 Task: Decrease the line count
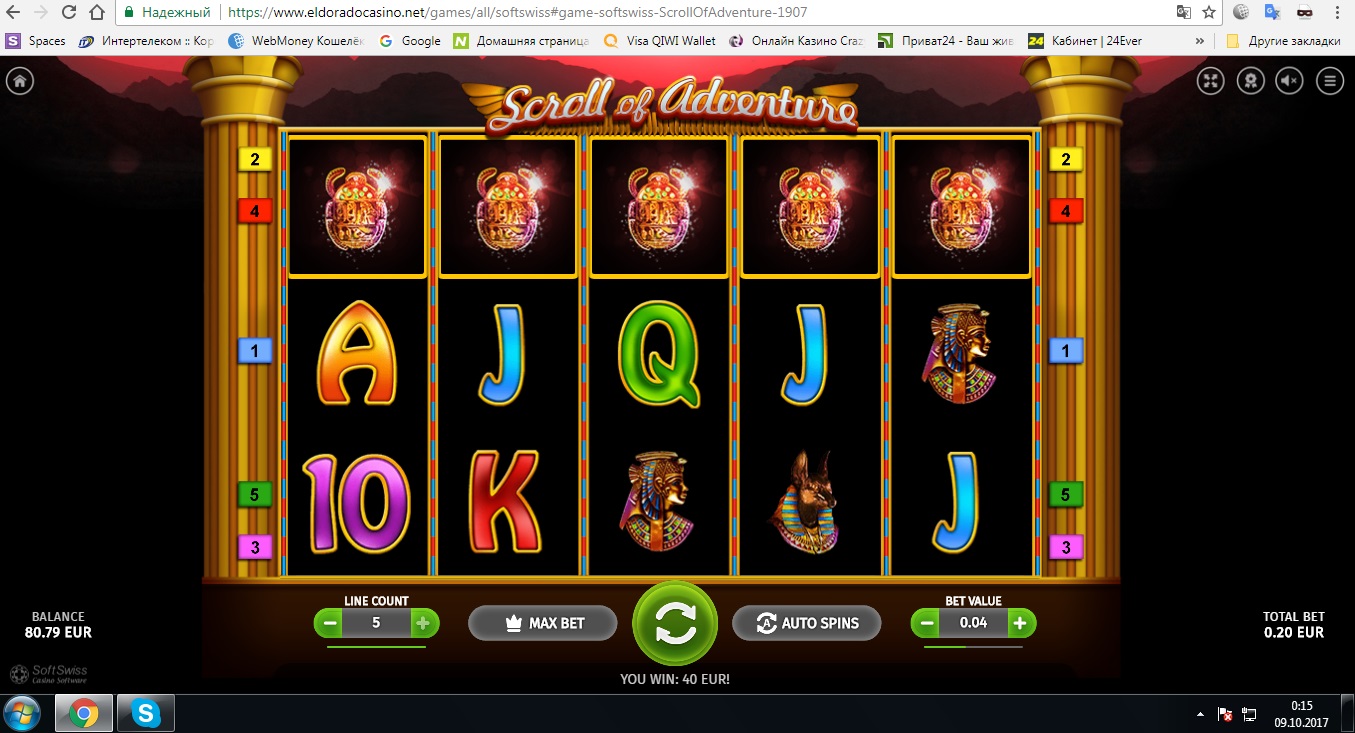(x=328, y=623)
